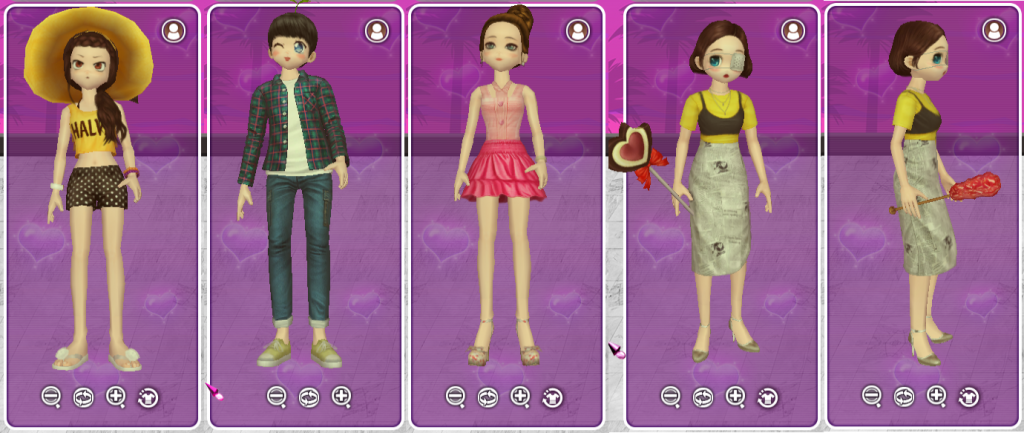Rotate the pink-skirt girl's character preview
Viewport: 1024px width, 433px height.
(x=487, y=396)
